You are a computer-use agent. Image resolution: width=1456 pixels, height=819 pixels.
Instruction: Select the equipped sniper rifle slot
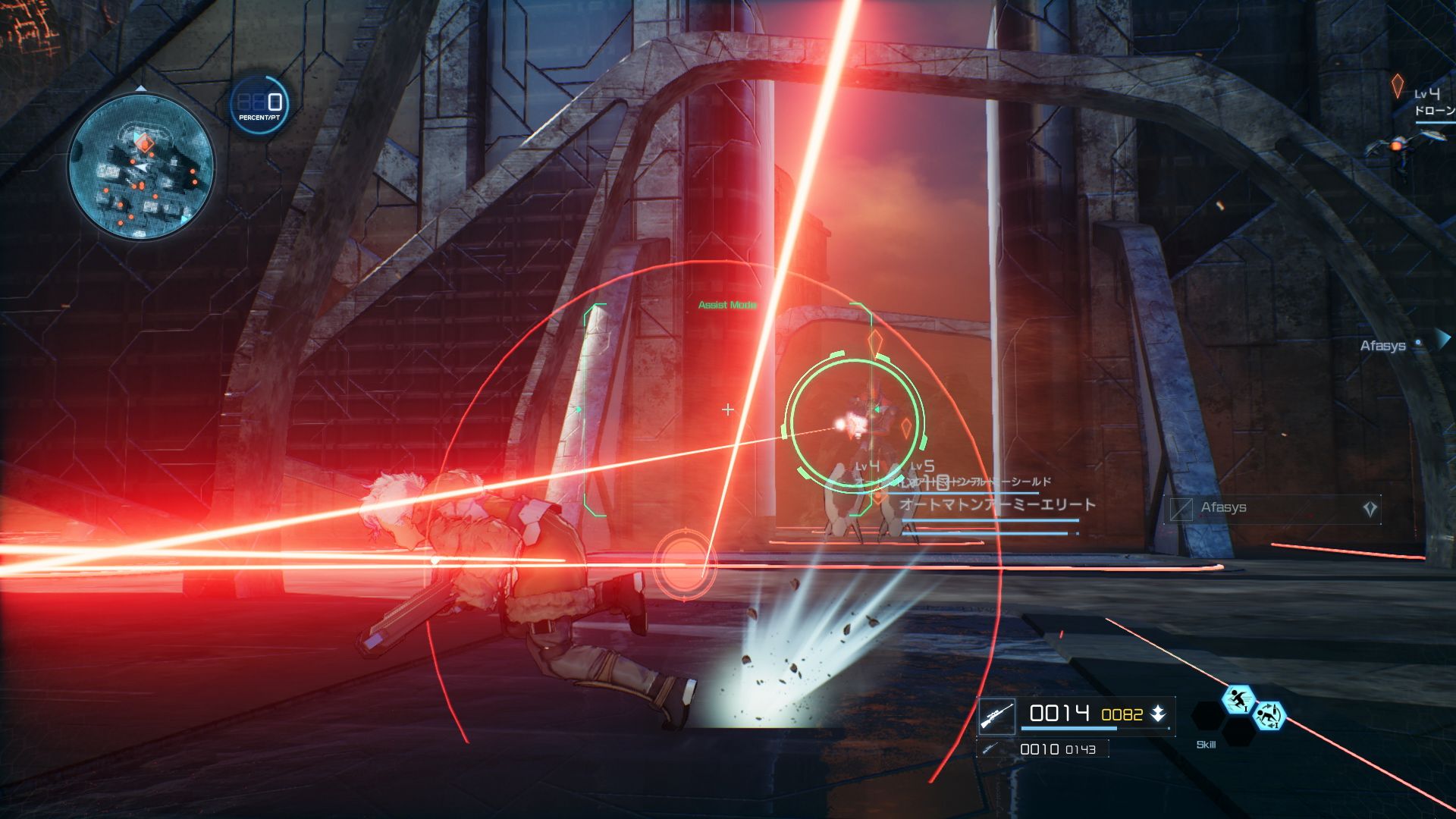pos(996,715)
